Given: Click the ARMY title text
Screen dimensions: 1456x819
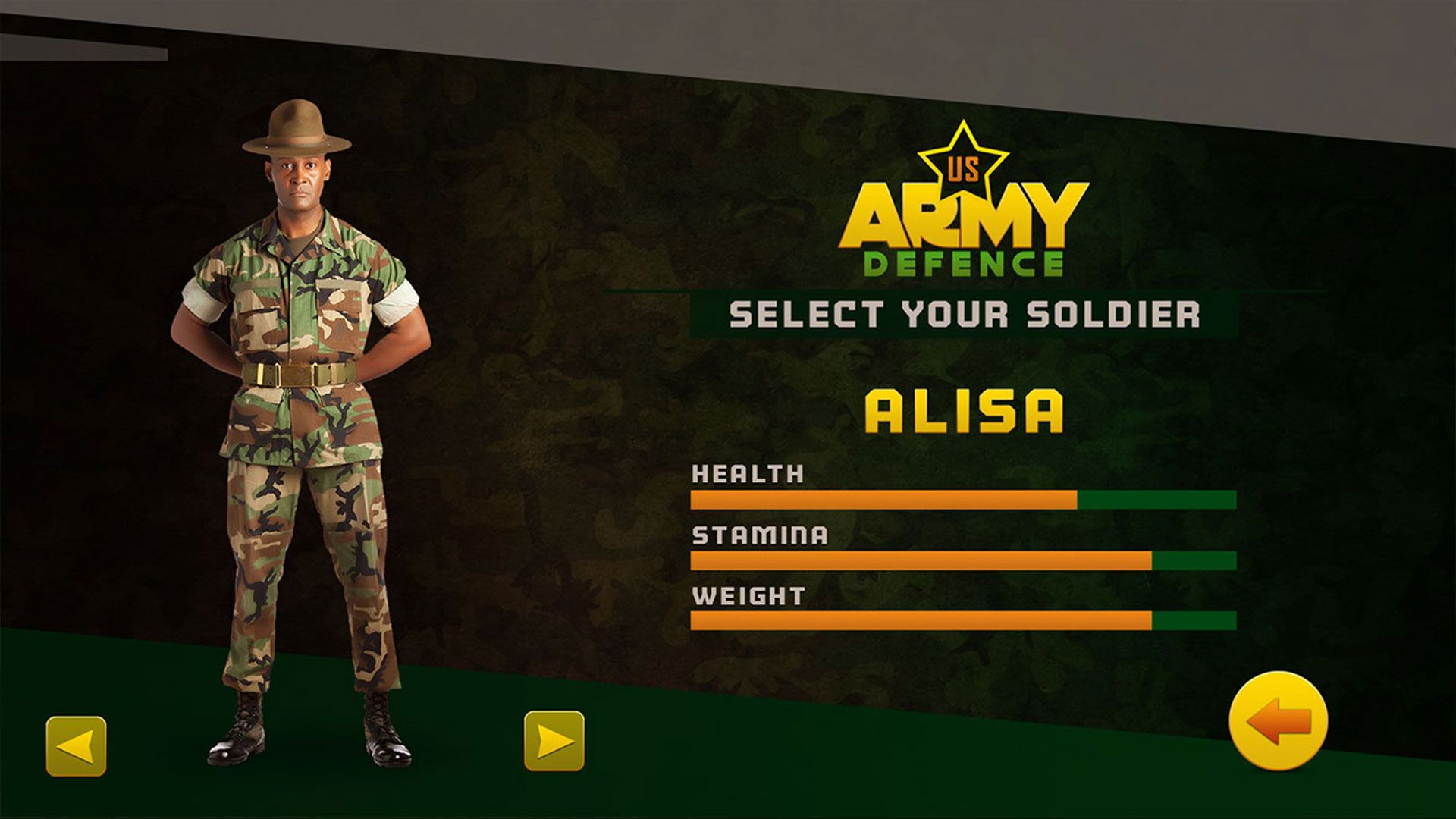Looking at the screenshot, I should pos(958,216).
